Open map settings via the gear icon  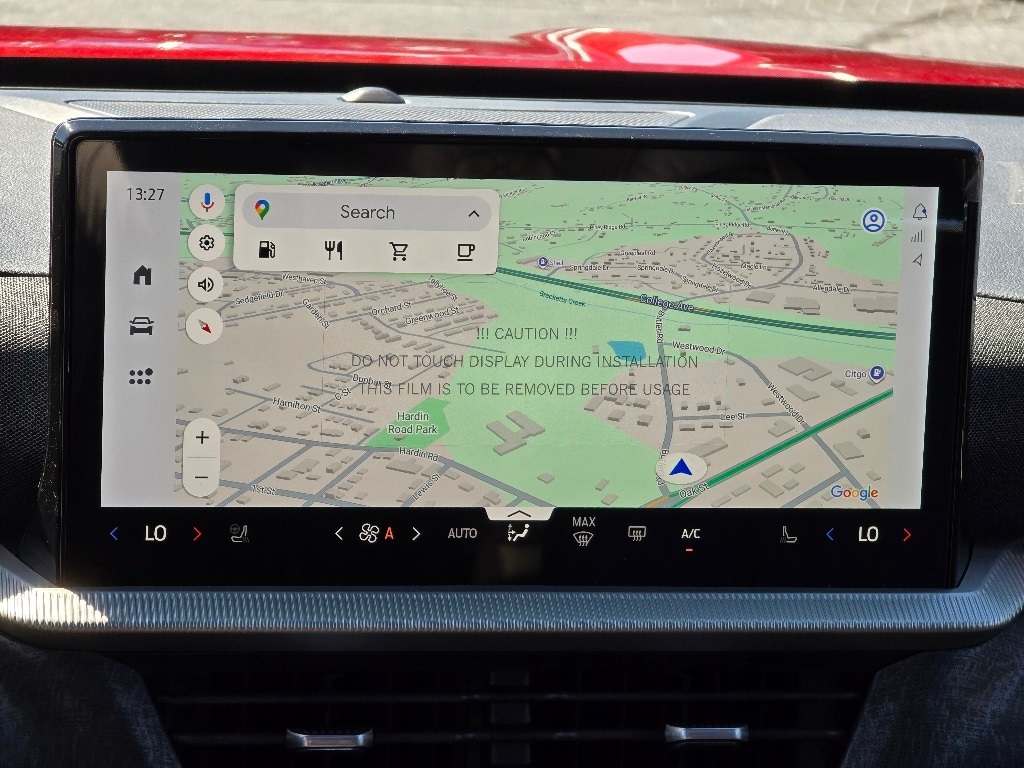click(x=206, y=242)
